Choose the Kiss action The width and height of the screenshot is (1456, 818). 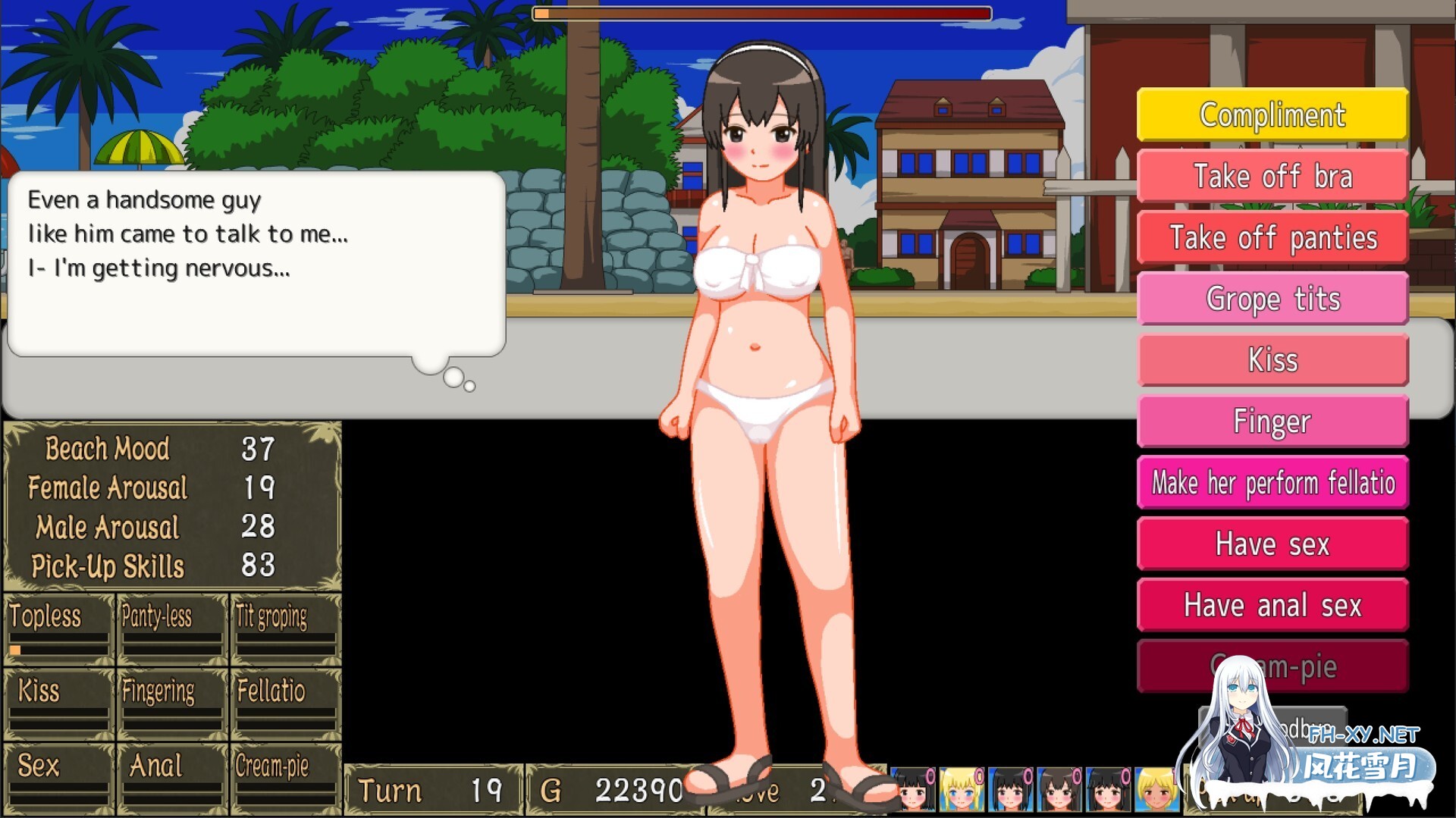click(x=1272, y=360)
